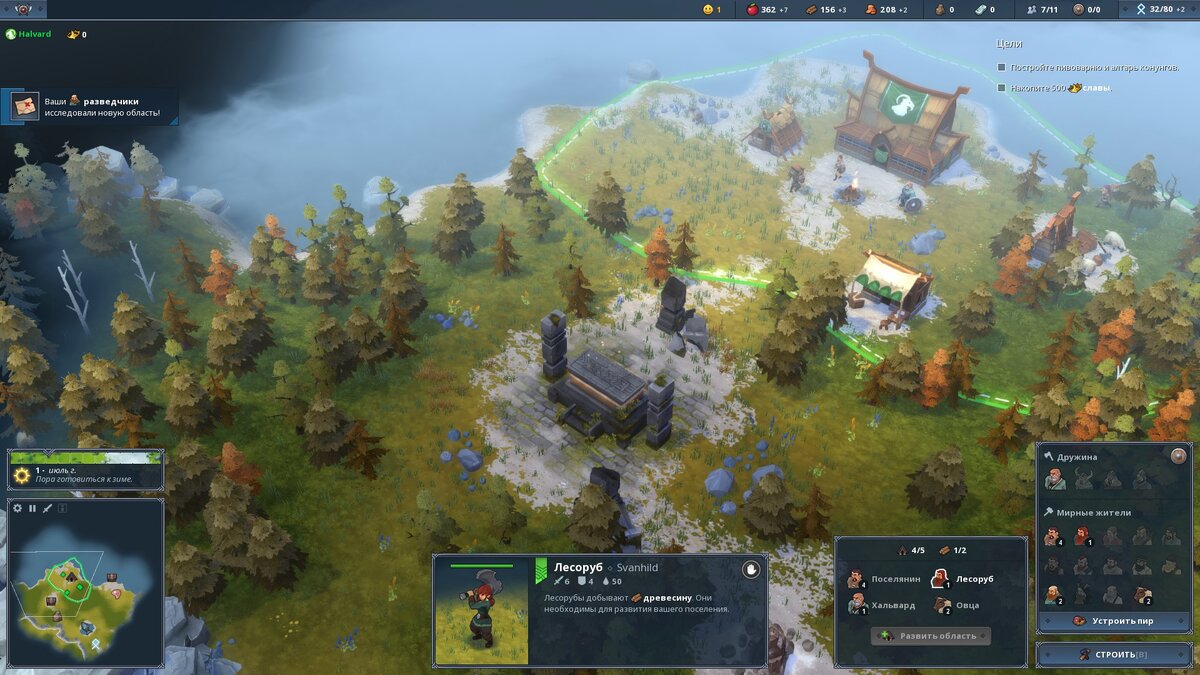This screenshot has width=1200, height=675.
Task: Click the clan emblem in the top-left corner
Action: coord(22,10)
